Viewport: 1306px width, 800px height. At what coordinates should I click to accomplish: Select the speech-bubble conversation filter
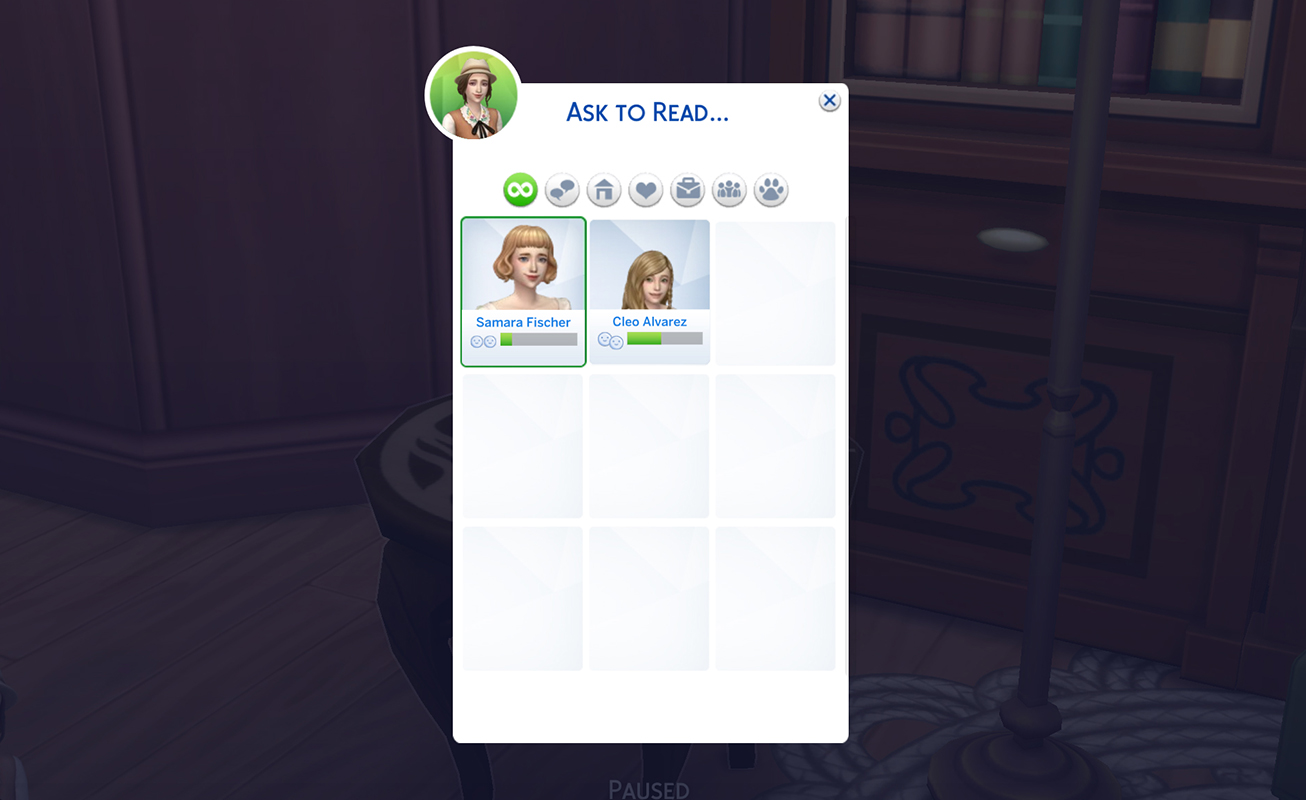tap(561, 189)
